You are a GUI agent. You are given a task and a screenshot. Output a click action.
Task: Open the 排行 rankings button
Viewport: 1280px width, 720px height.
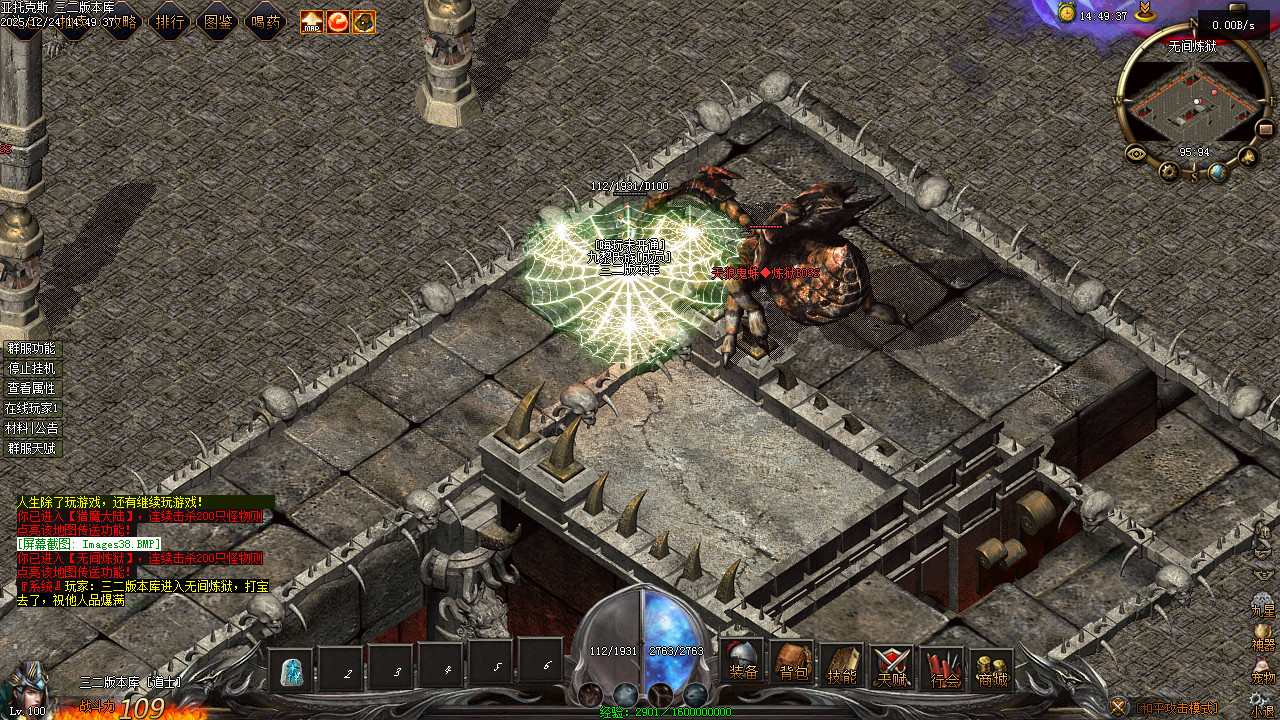(171, 21)
